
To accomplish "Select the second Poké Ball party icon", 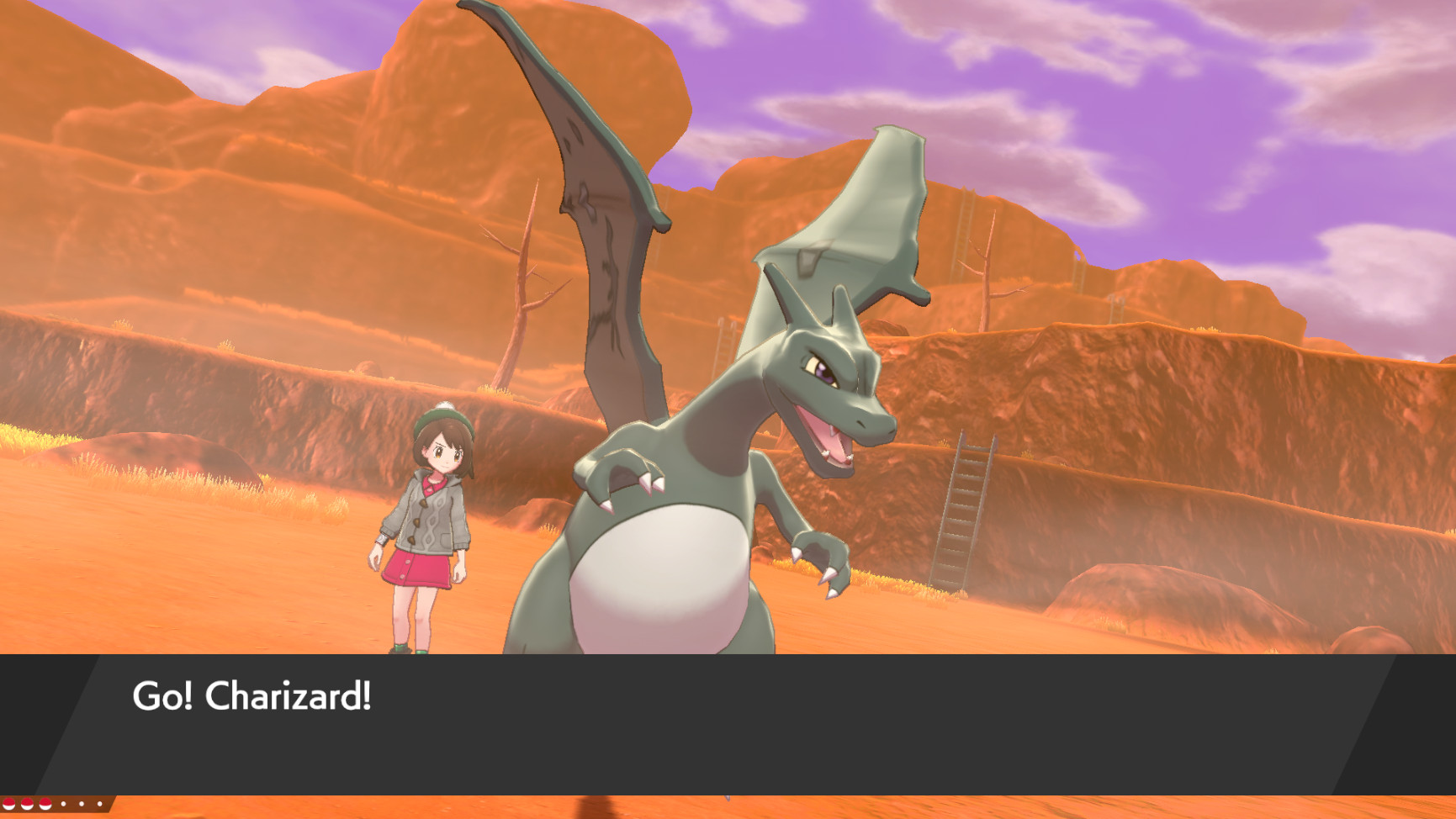I will 26,804.
